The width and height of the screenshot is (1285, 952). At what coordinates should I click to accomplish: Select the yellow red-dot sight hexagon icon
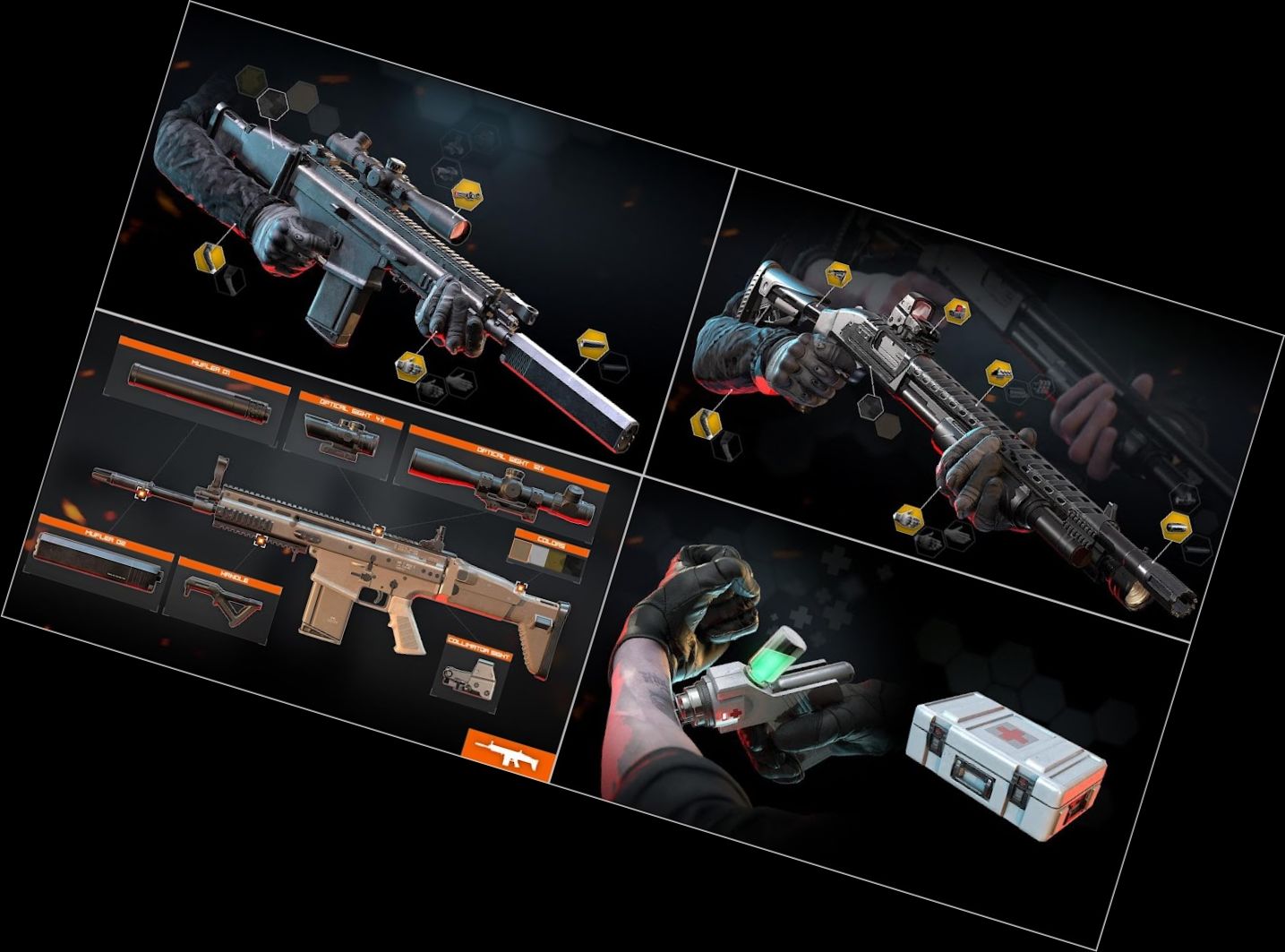coord(957,311)
